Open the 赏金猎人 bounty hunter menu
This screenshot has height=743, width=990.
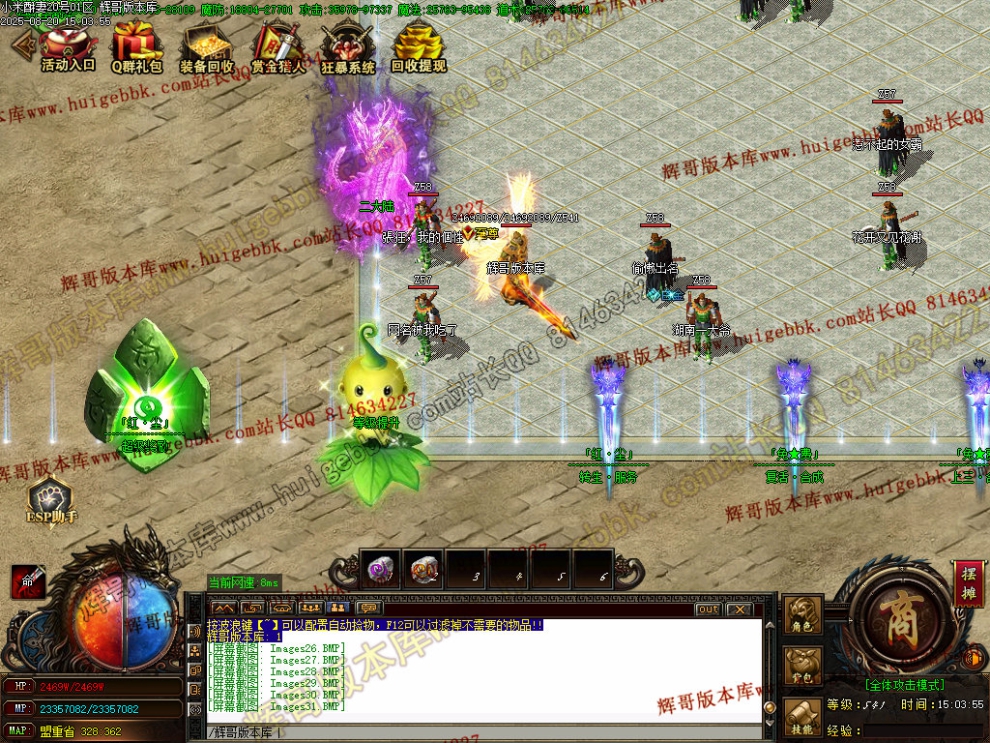[278, 47]
